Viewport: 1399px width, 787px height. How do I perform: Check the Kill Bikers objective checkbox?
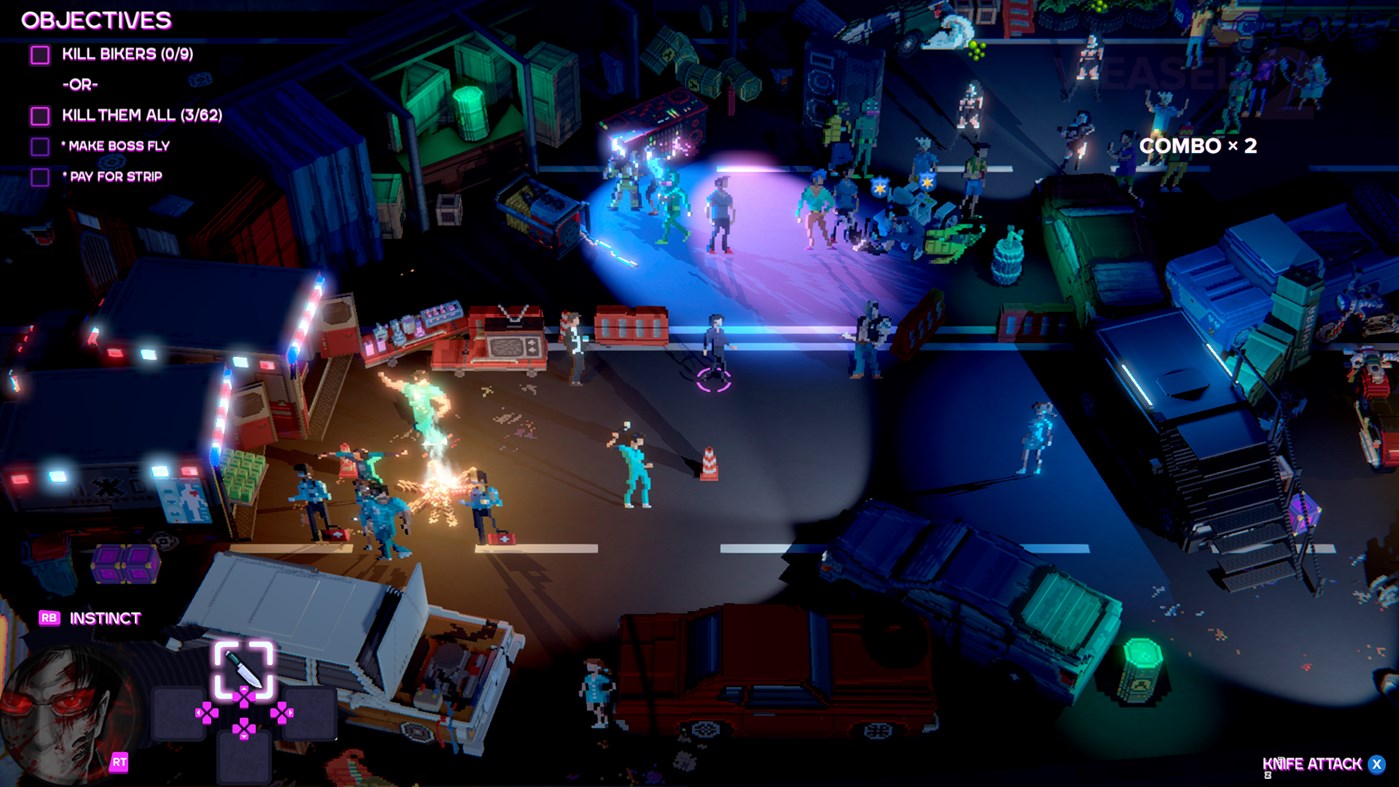pyautogui.click(x=39, y=54)
